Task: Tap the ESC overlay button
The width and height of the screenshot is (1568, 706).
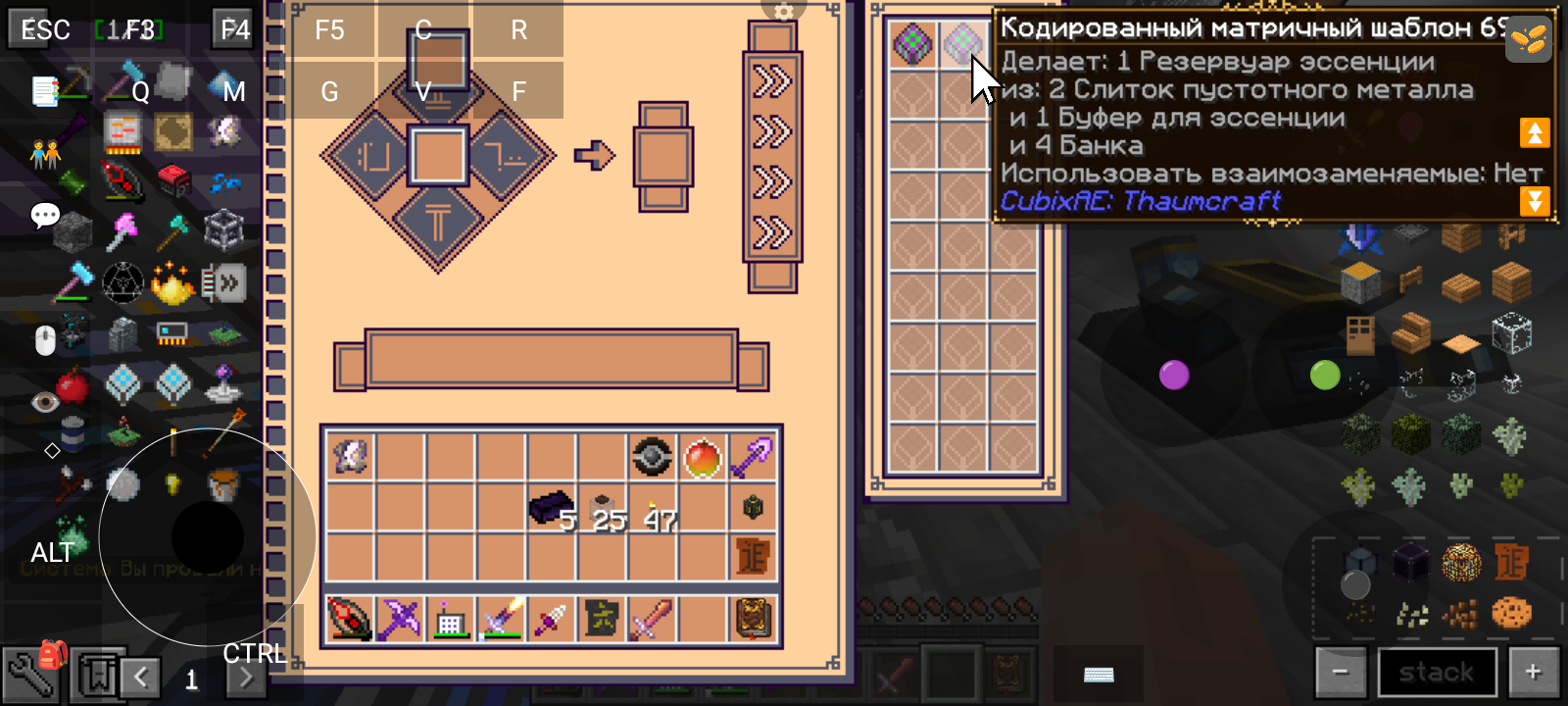Action: pos(45,29)
